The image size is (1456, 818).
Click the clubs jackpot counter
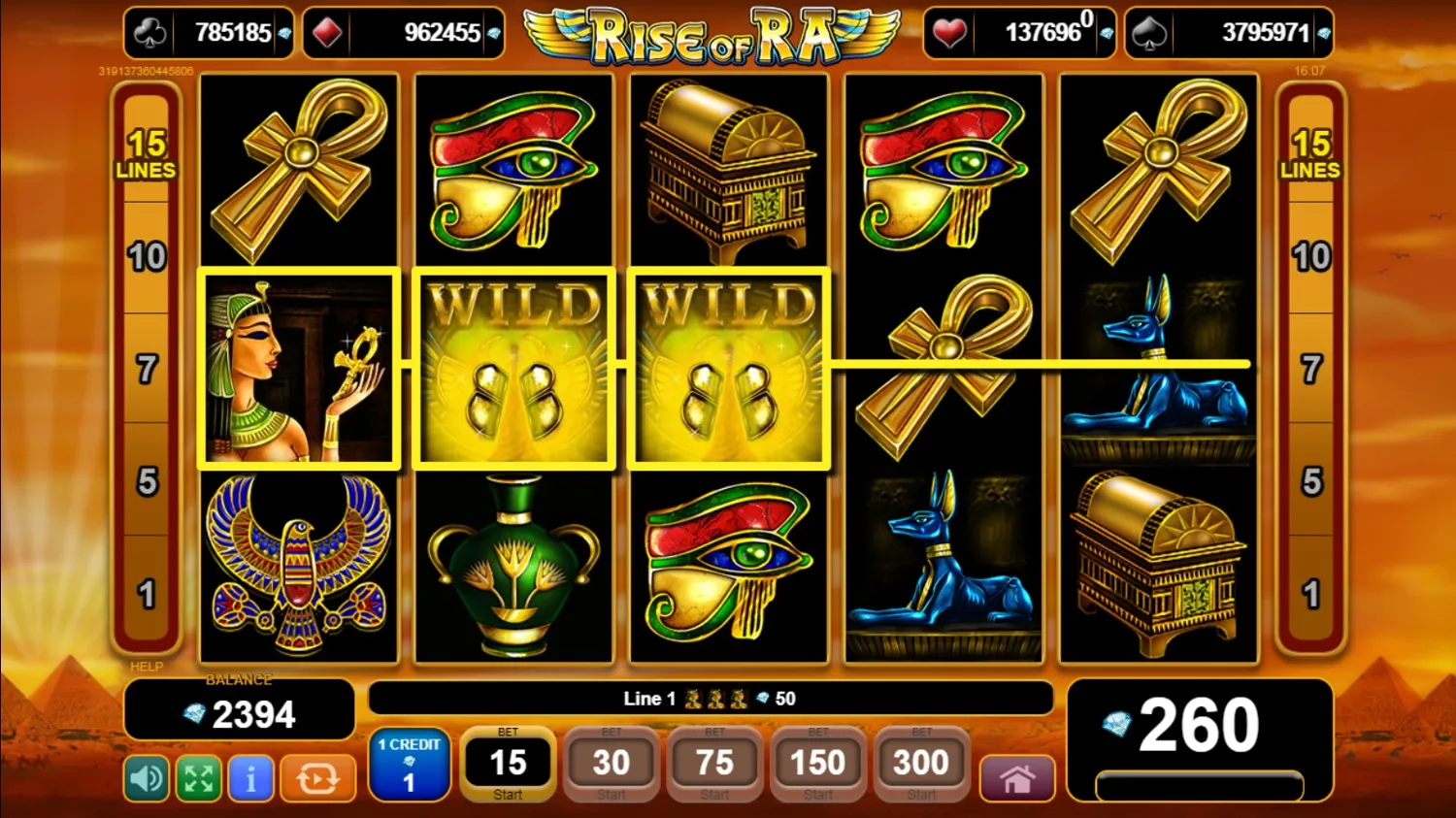tap(207, 32)
